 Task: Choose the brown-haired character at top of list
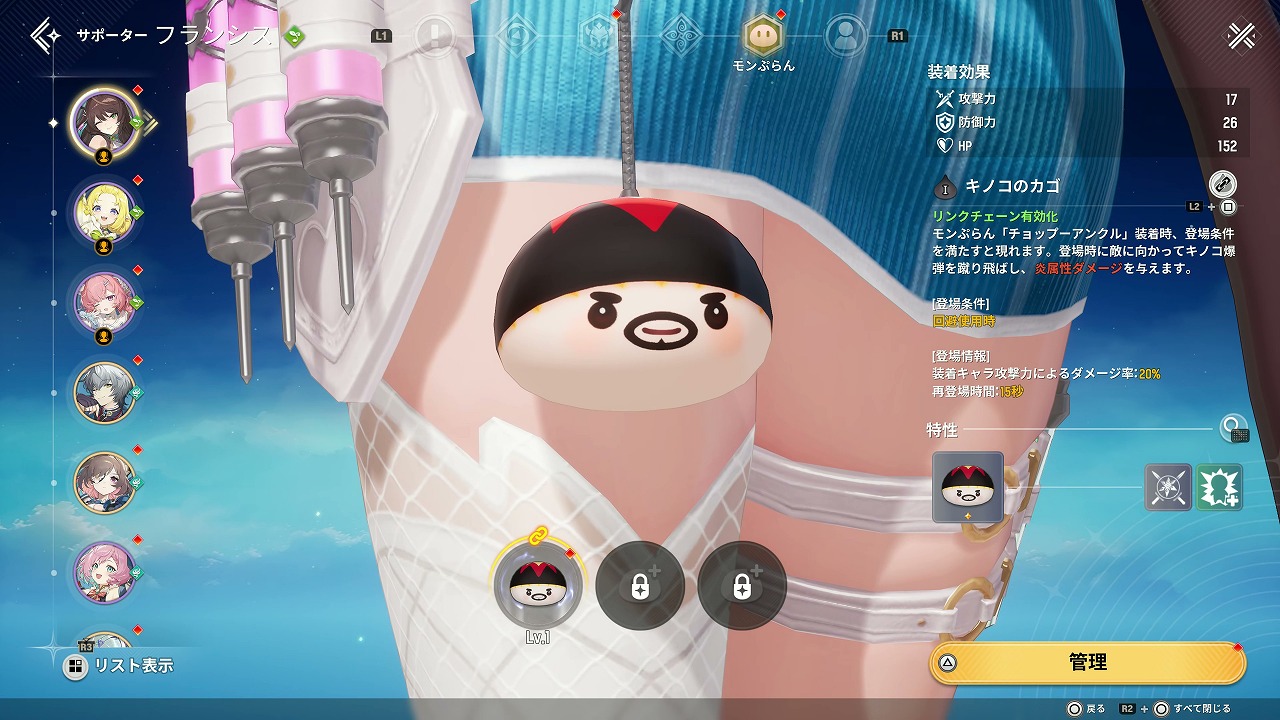pos(105,122)
